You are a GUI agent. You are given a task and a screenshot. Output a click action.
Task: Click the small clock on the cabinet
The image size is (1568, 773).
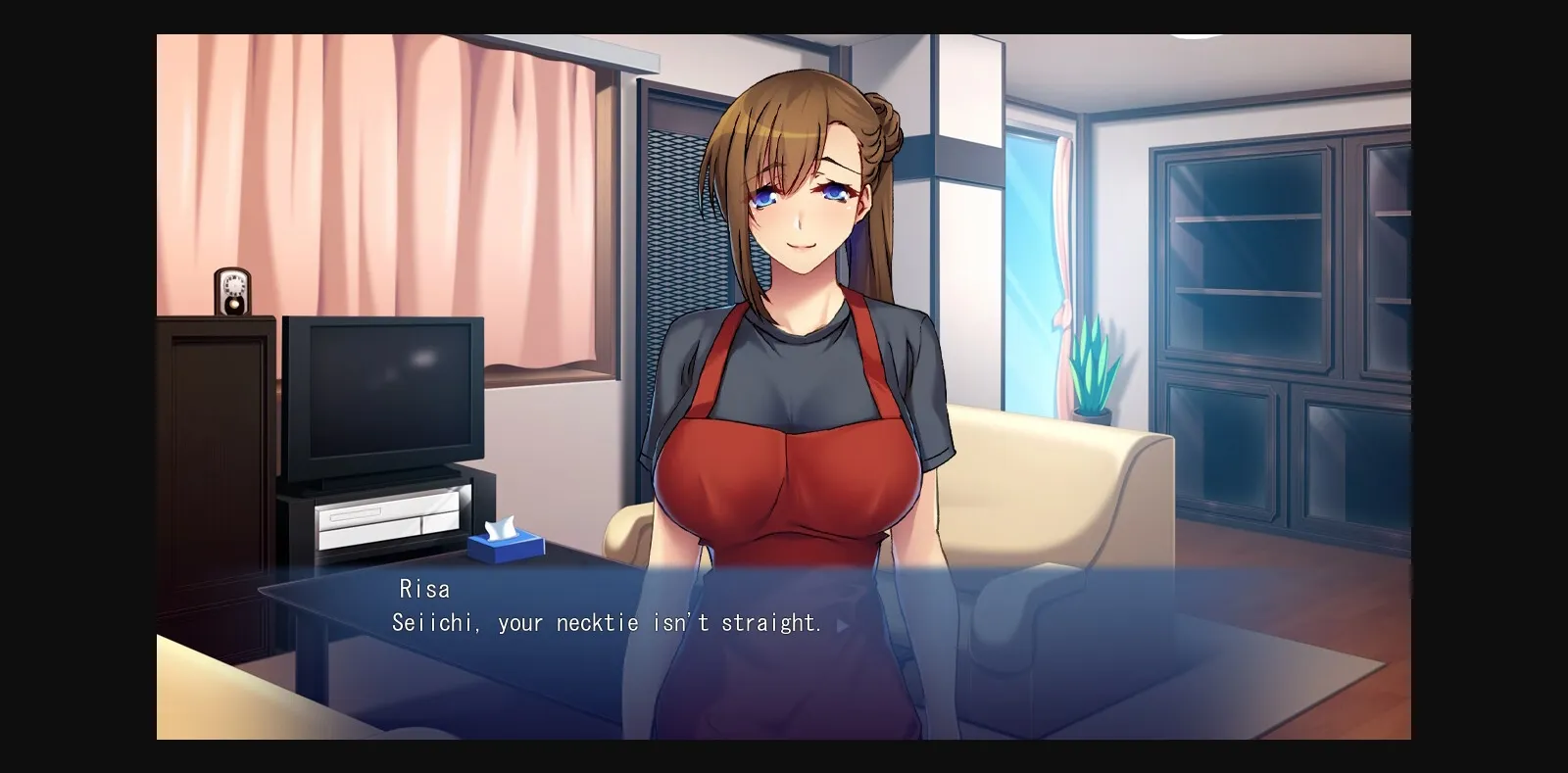(x=231, y=293)
